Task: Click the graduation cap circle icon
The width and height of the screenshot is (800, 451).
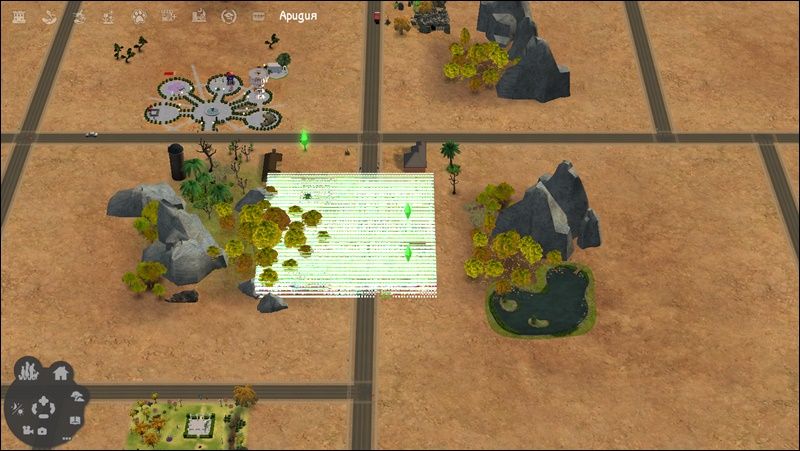Action: tap(229, 16)
